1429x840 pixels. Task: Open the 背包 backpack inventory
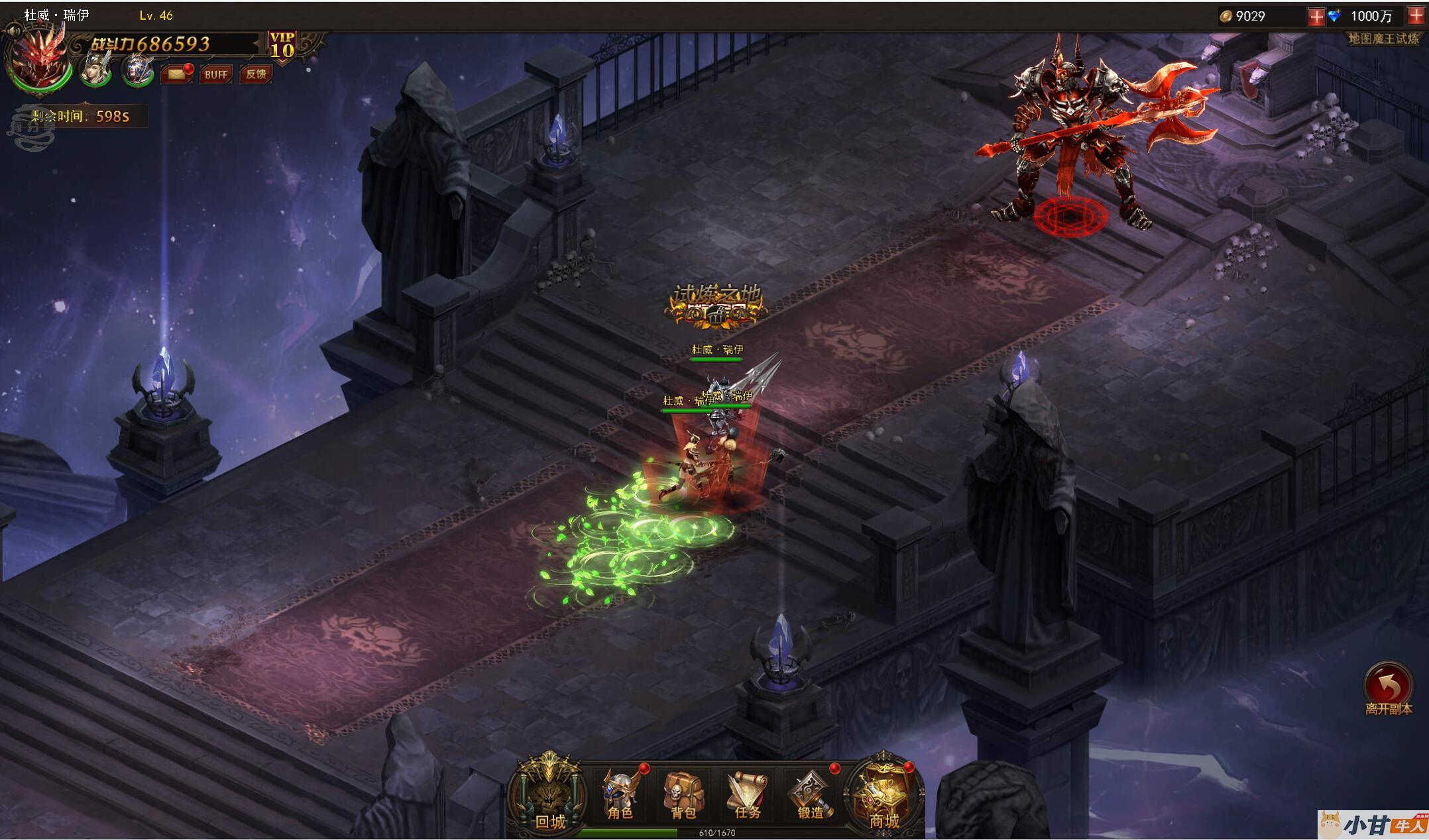point(683,795)
